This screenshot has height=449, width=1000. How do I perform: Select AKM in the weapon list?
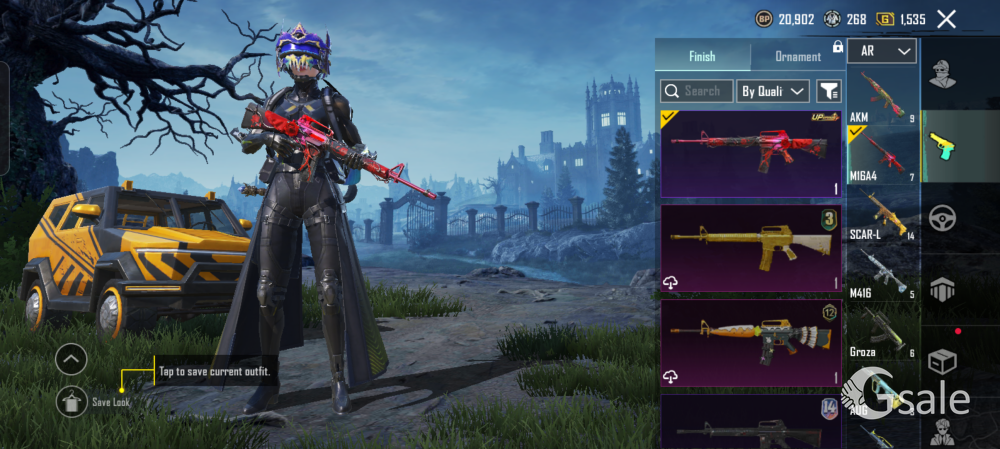pyautogui.click(x=882, y=95)
